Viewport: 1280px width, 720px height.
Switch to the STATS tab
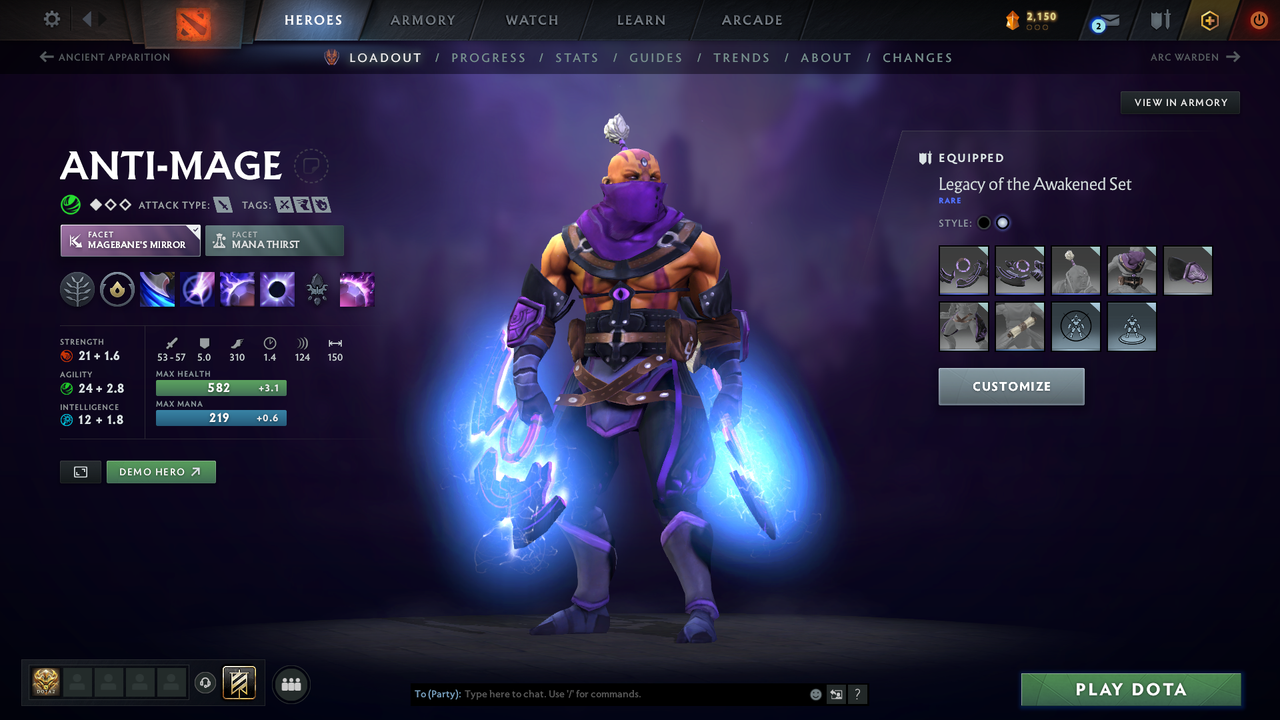pyautogui.click(x=577, y=57)
